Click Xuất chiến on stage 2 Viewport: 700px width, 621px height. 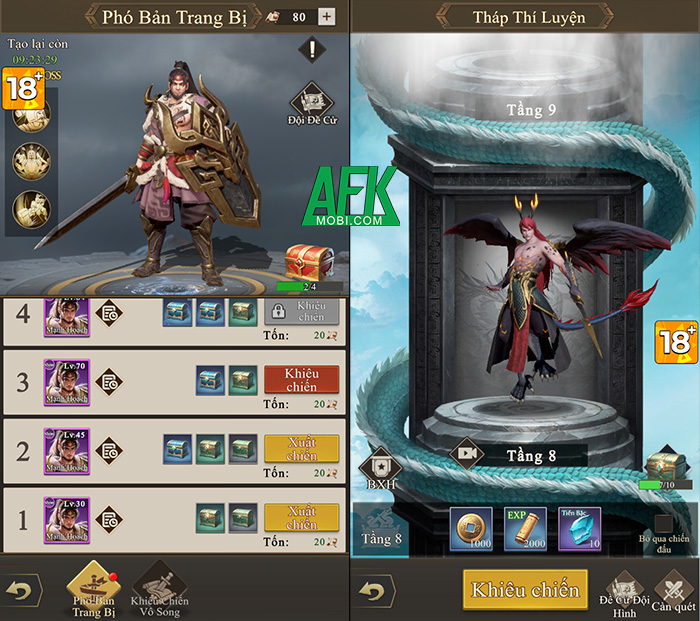[301, 448]
